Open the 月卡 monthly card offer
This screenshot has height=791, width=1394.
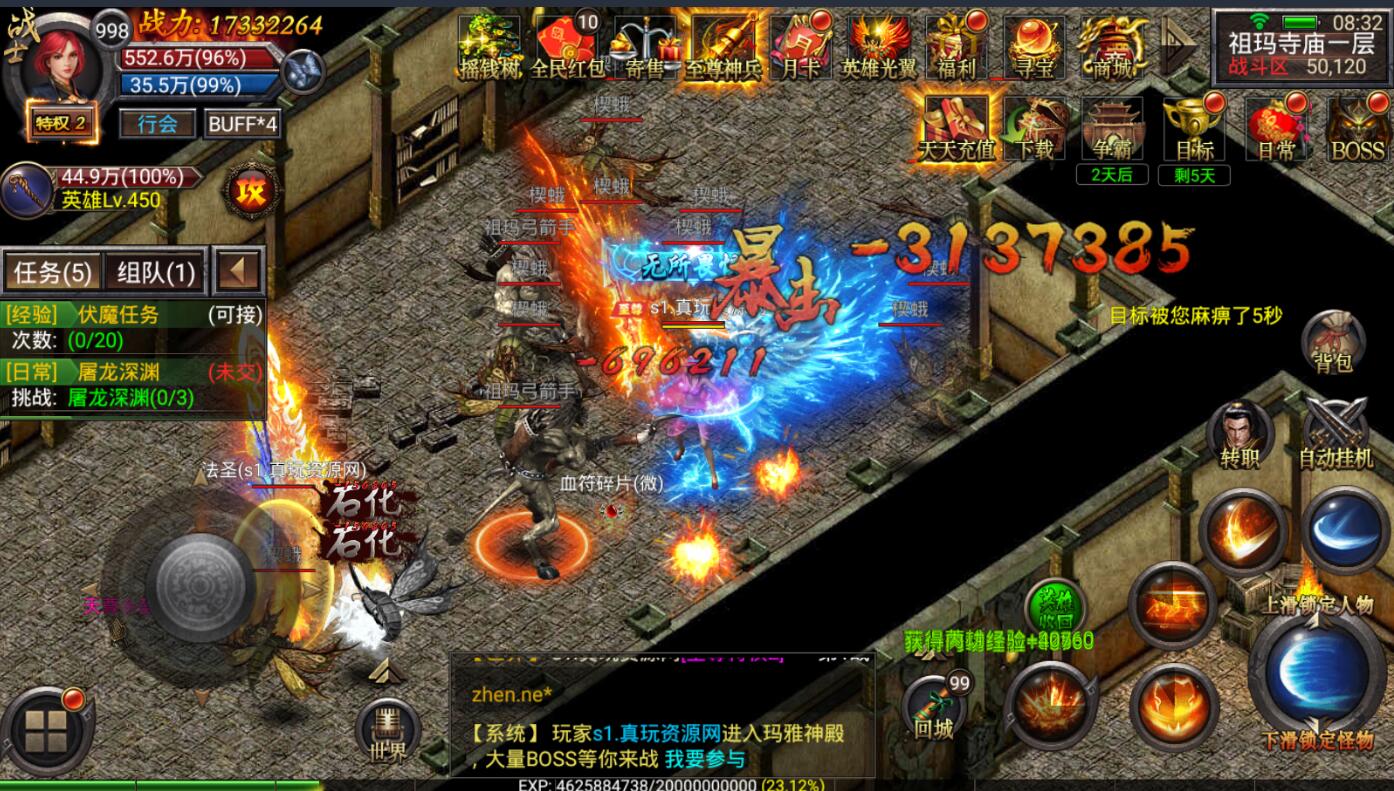coord(802,48)
